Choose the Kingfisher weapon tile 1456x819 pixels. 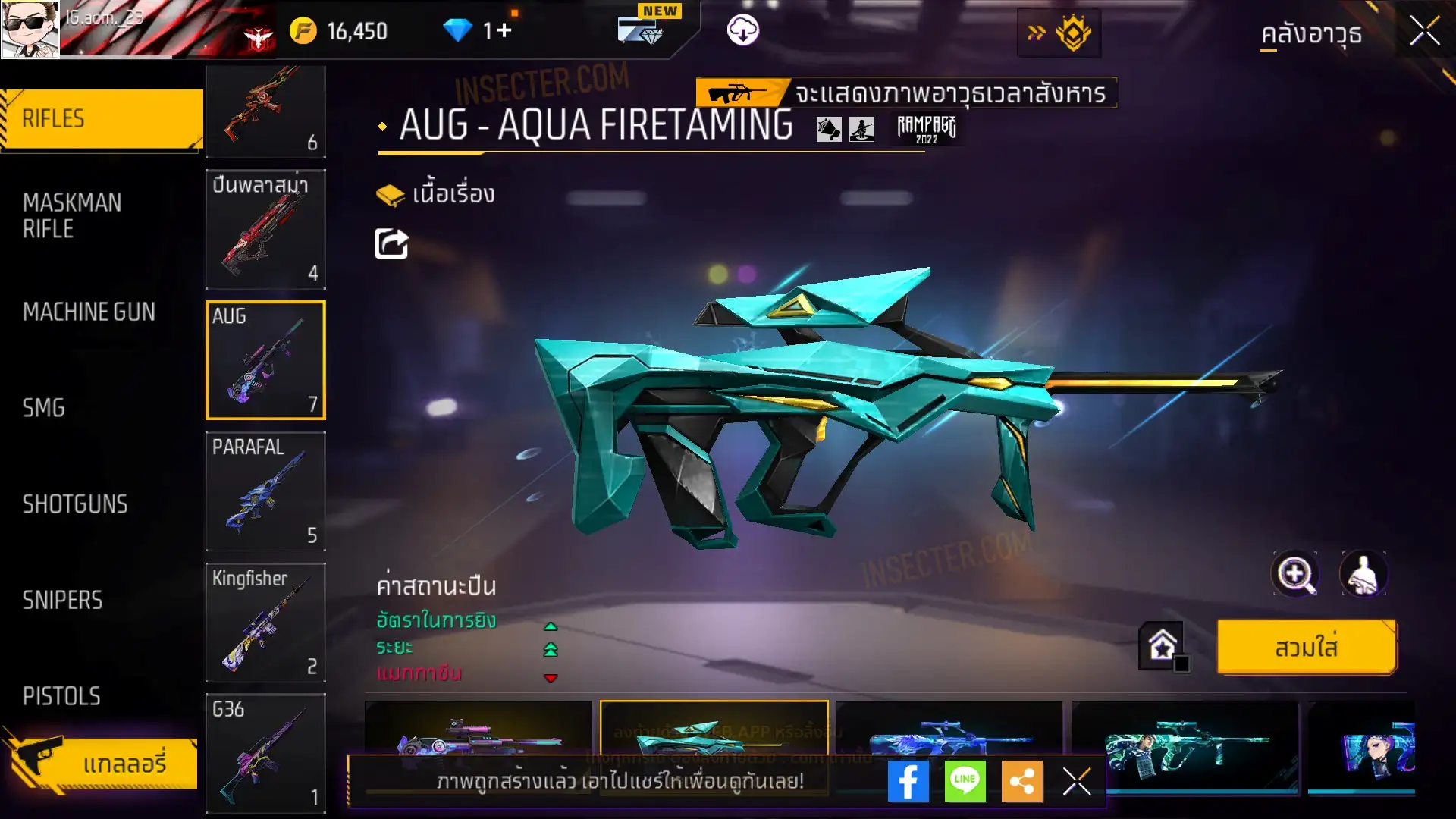265,623
